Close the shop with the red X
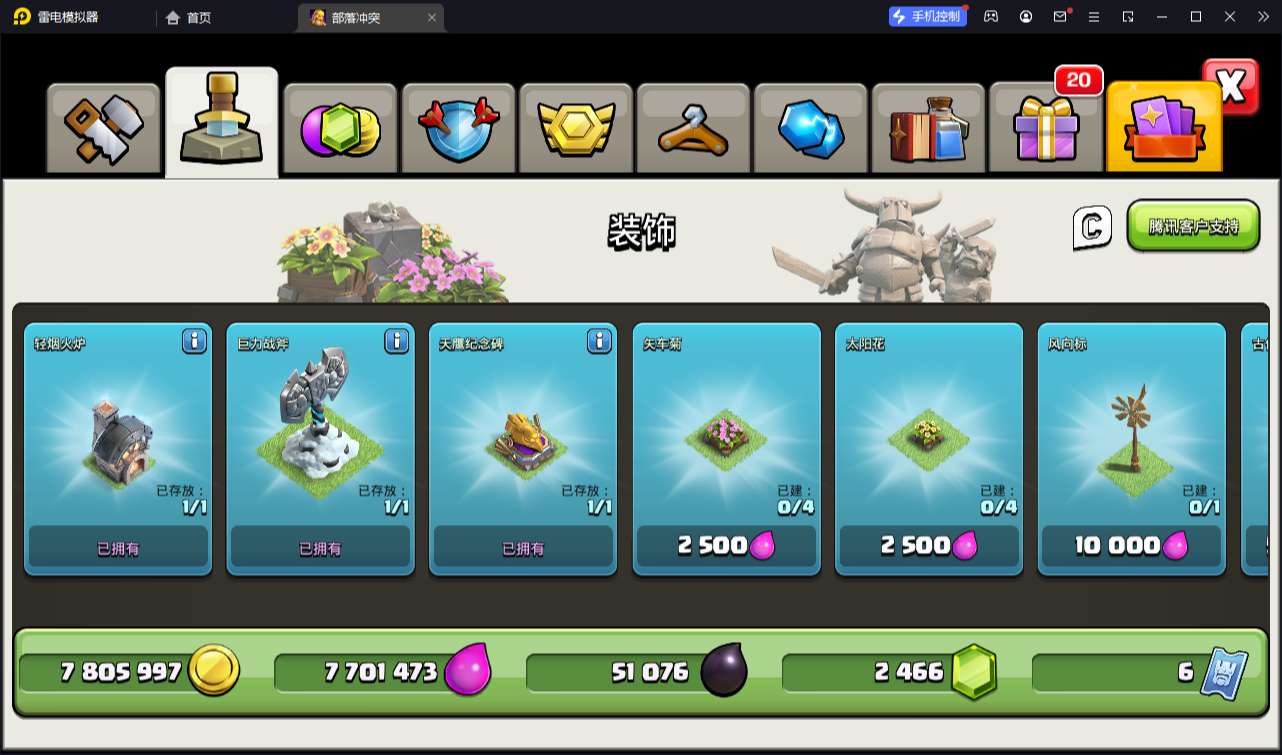 [1231, 87]
